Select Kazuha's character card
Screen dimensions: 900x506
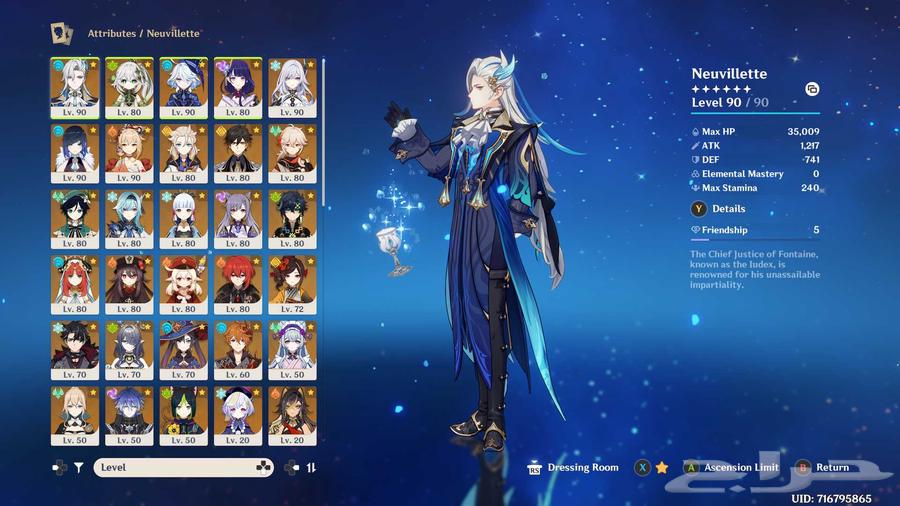pyautogui.click(x=292, y=152)
